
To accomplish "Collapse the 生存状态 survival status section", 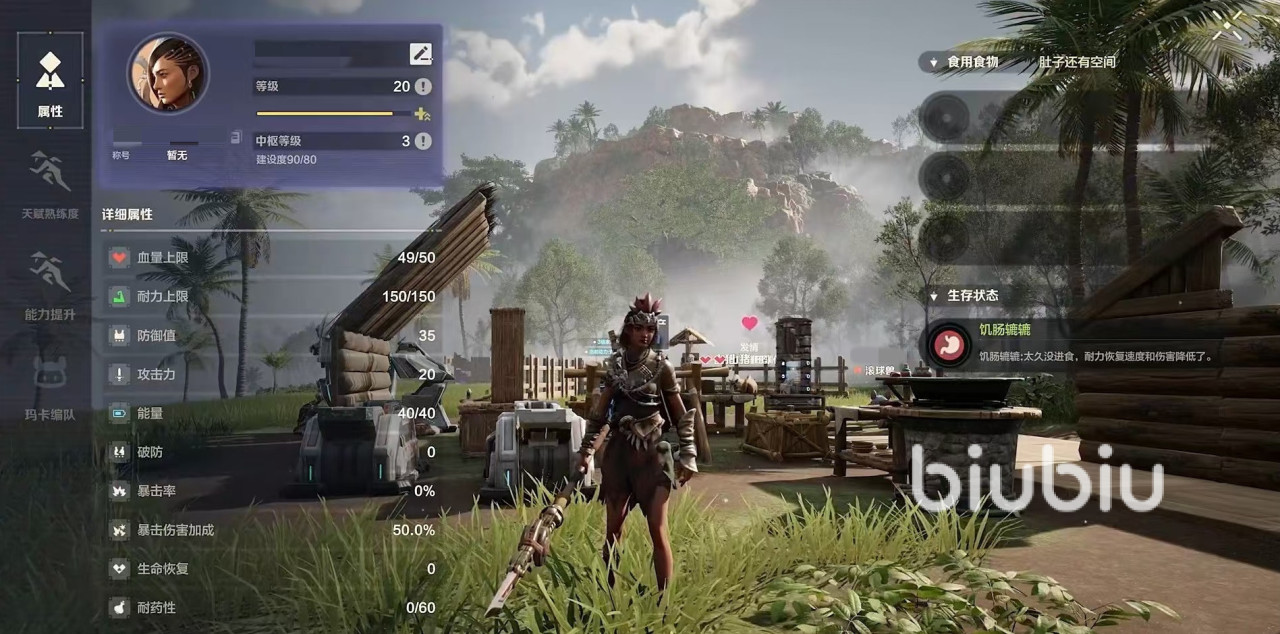I will point(929,296).
